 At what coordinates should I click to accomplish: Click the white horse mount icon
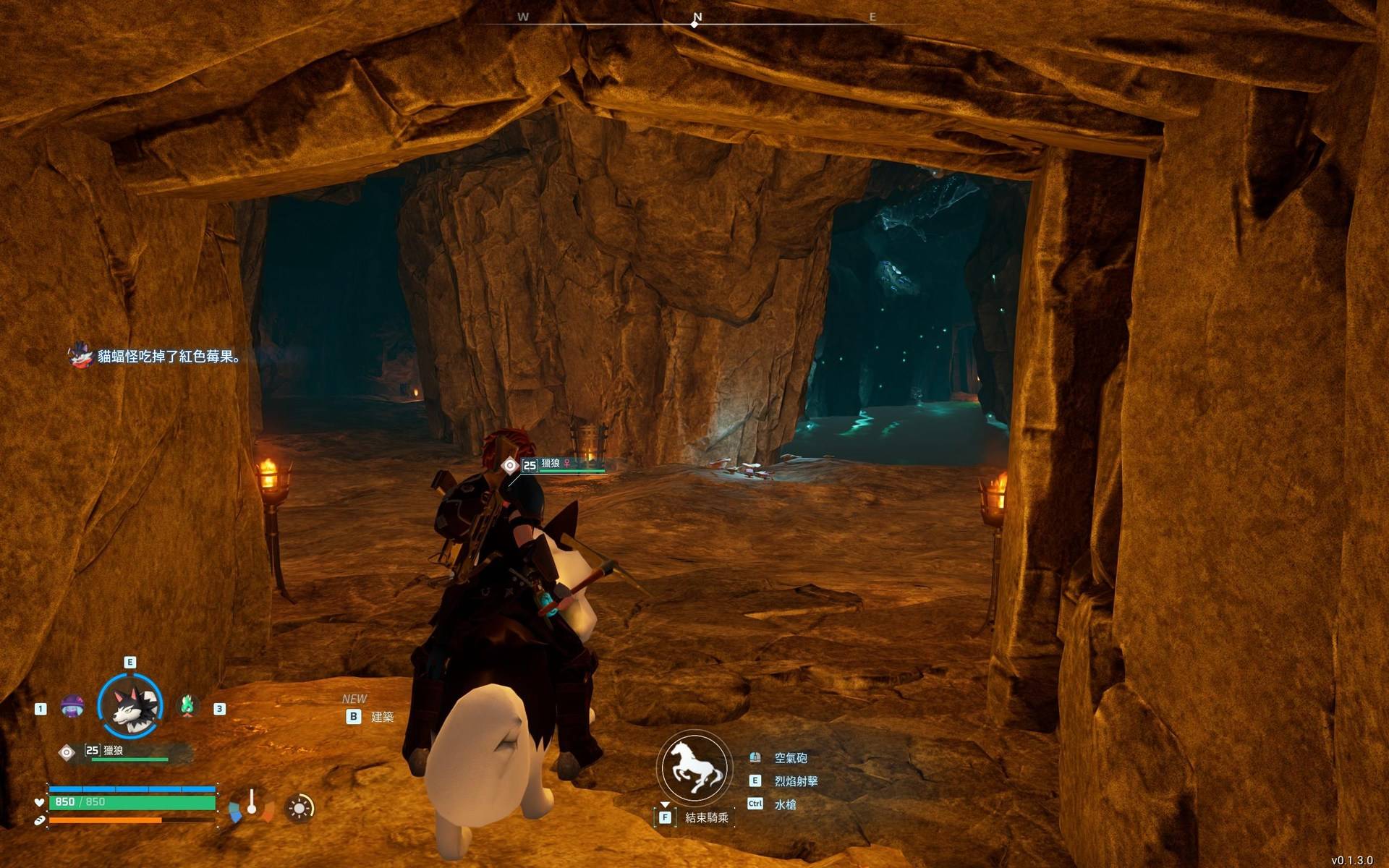pos(694,768)
